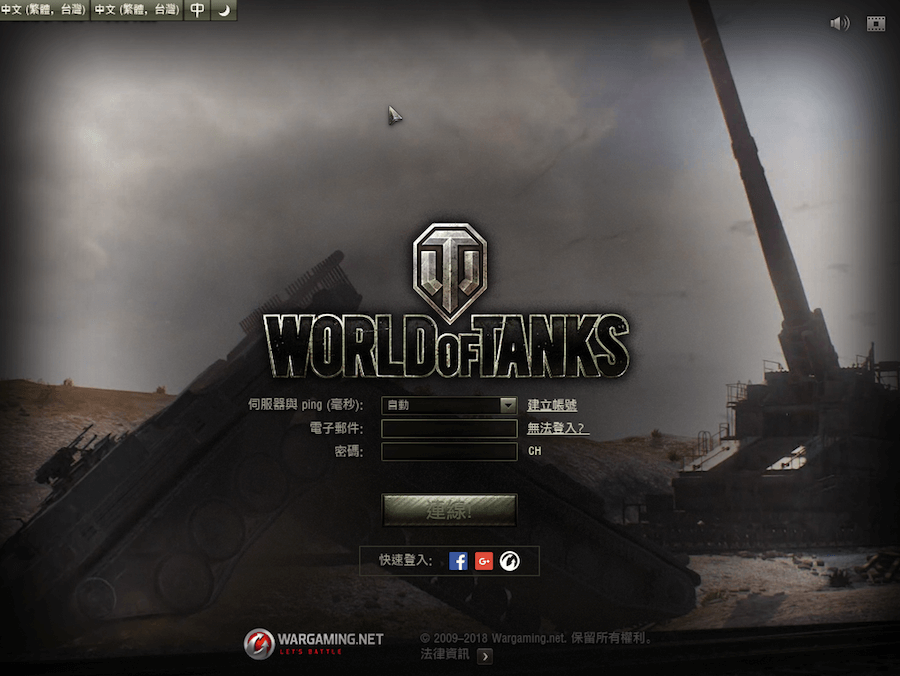Click the green connect button
Screen dimensions: 900x676
click(449, 510)
